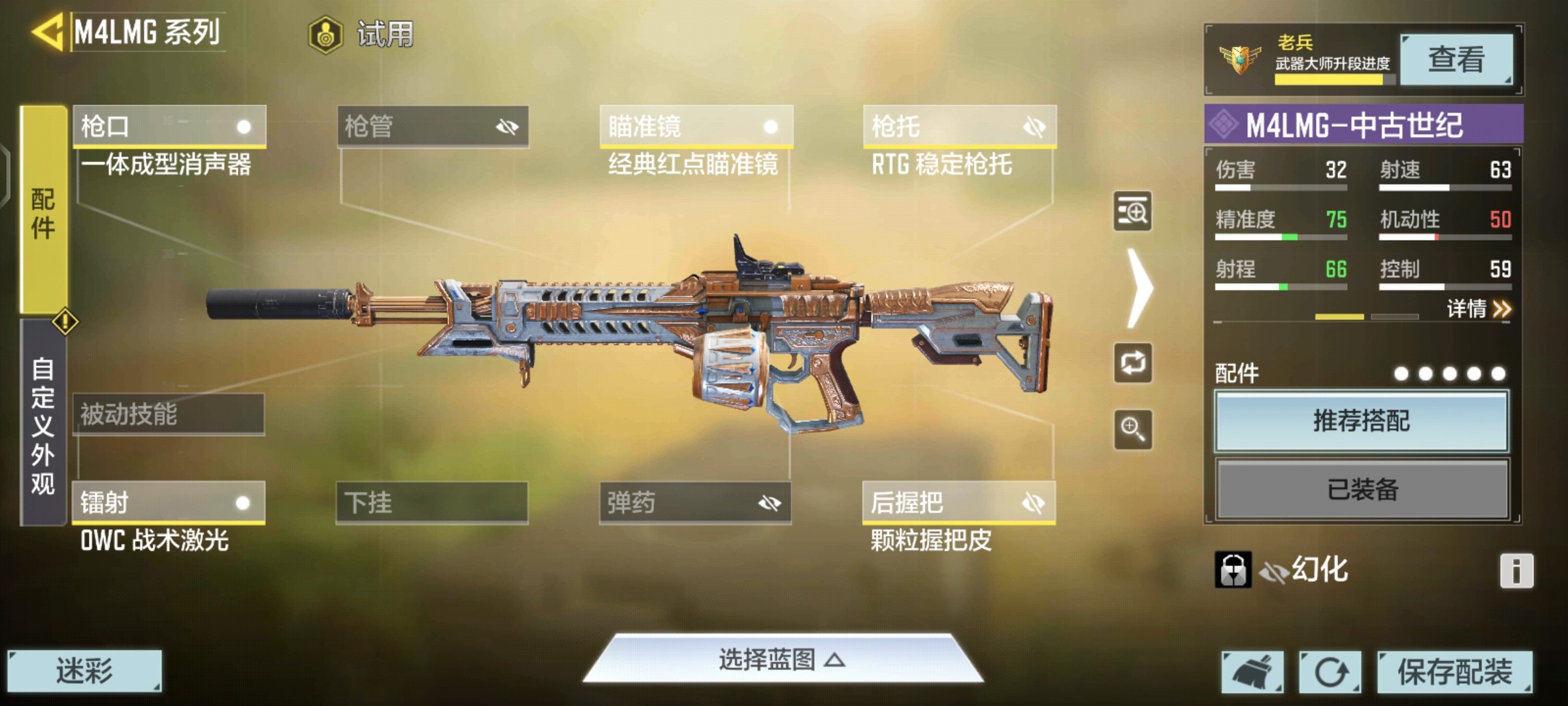
Task: Select the 枪口 muzzle attachment slot
Action: [x=169, y=126]
